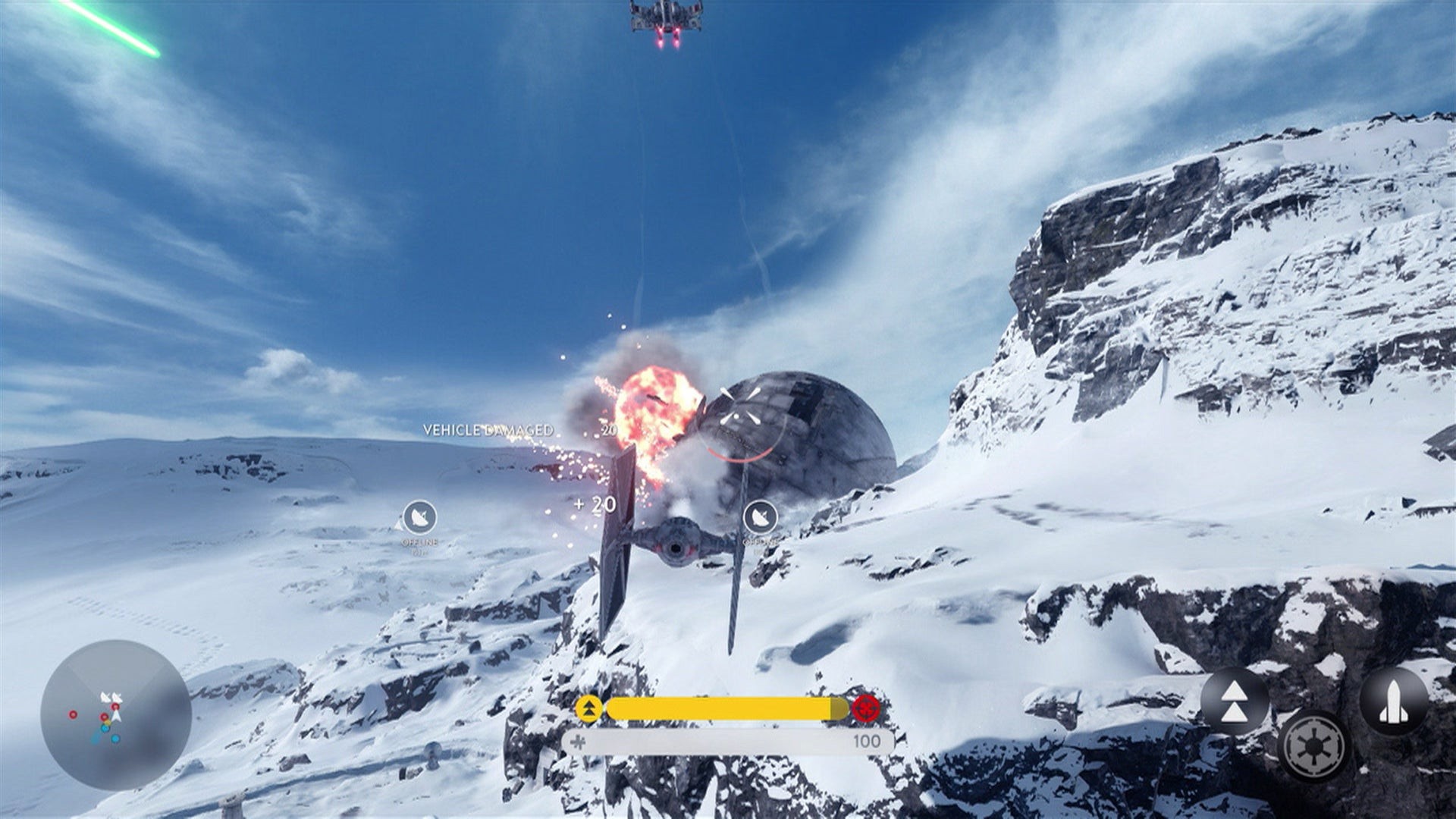Activate the speed boost double-arrow ability
This screenshot has height=819, width=1456.
click(x=1235, y=701)
